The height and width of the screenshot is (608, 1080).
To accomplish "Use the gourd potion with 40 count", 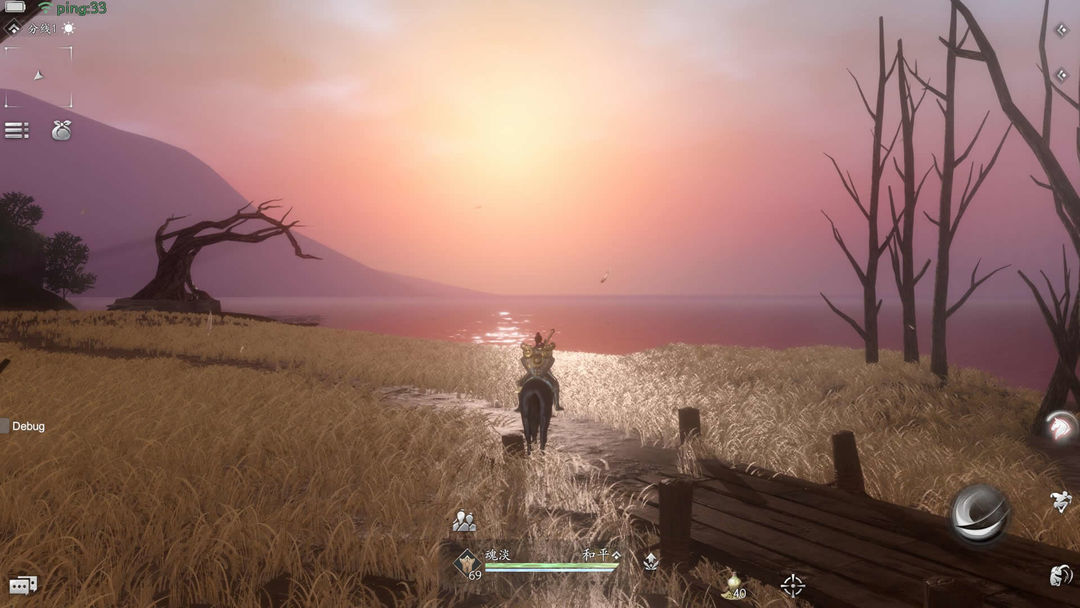I will coord(733,585).
